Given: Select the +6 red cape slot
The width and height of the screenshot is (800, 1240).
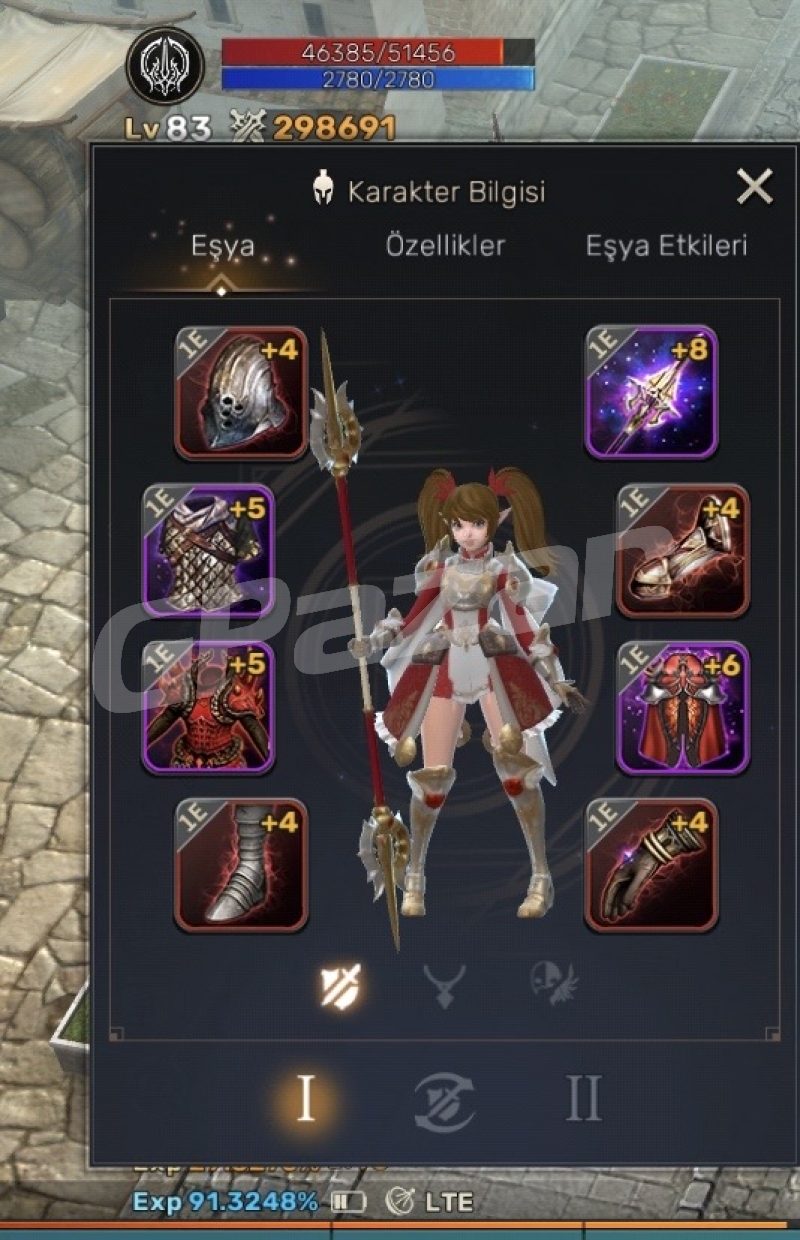Looking at the screenshot, I should [683, 707].
